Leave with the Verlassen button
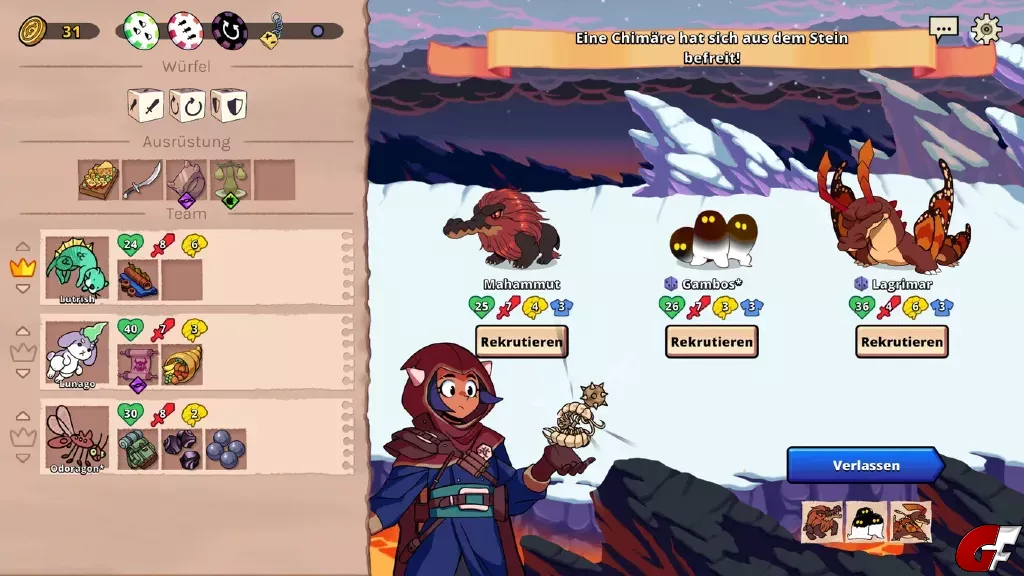This screenshot has width=1024, height=576. [865, 465]
